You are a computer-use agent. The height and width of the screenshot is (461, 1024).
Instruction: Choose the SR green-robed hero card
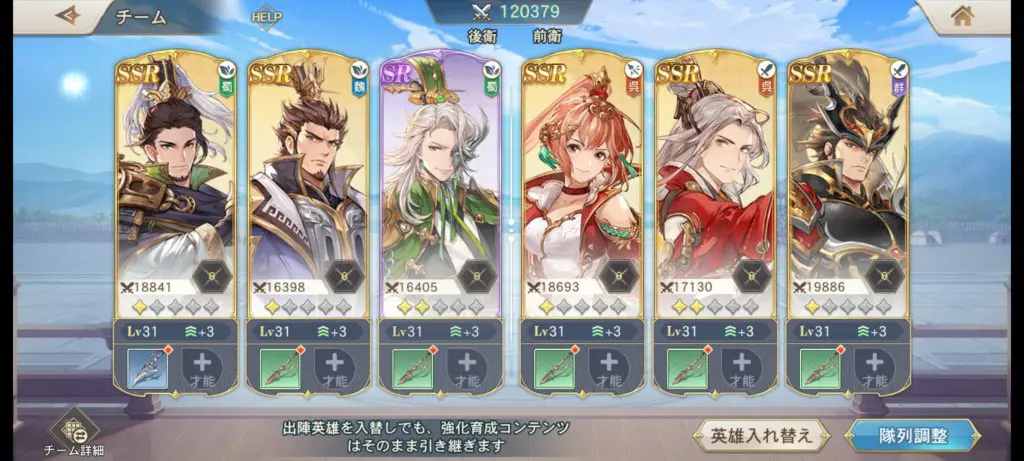pyautogui.click(x=441, y=180)
